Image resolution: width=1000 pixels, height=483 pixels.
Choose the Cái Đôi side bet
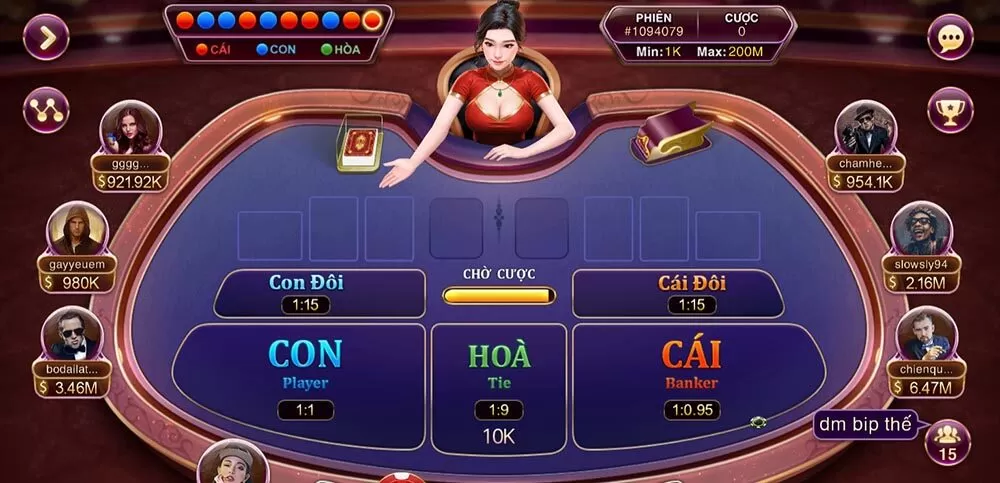691,292
